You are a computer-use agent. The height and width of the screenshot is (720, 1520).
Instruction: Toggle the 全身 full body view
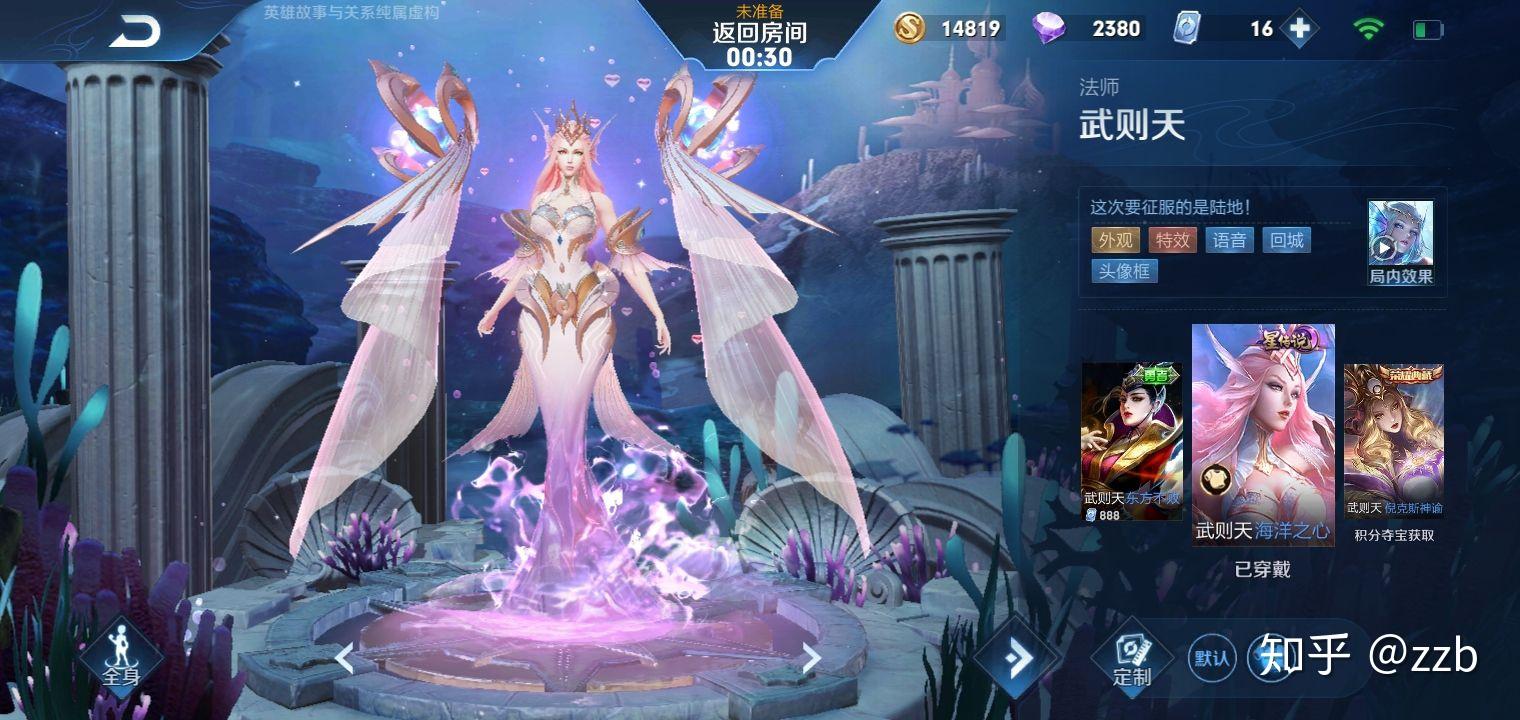(x=121, y=655)
